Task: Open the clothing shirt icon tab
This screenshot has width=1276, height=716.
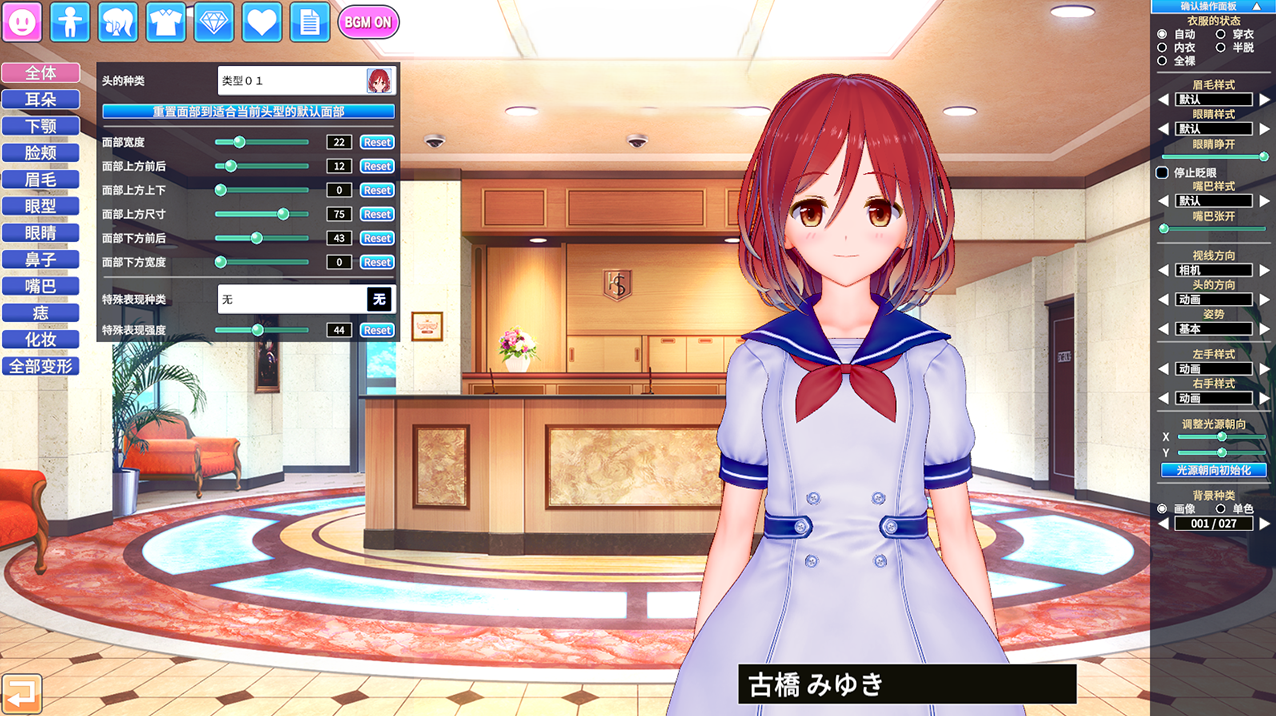Action: click(x=166, y=22)
